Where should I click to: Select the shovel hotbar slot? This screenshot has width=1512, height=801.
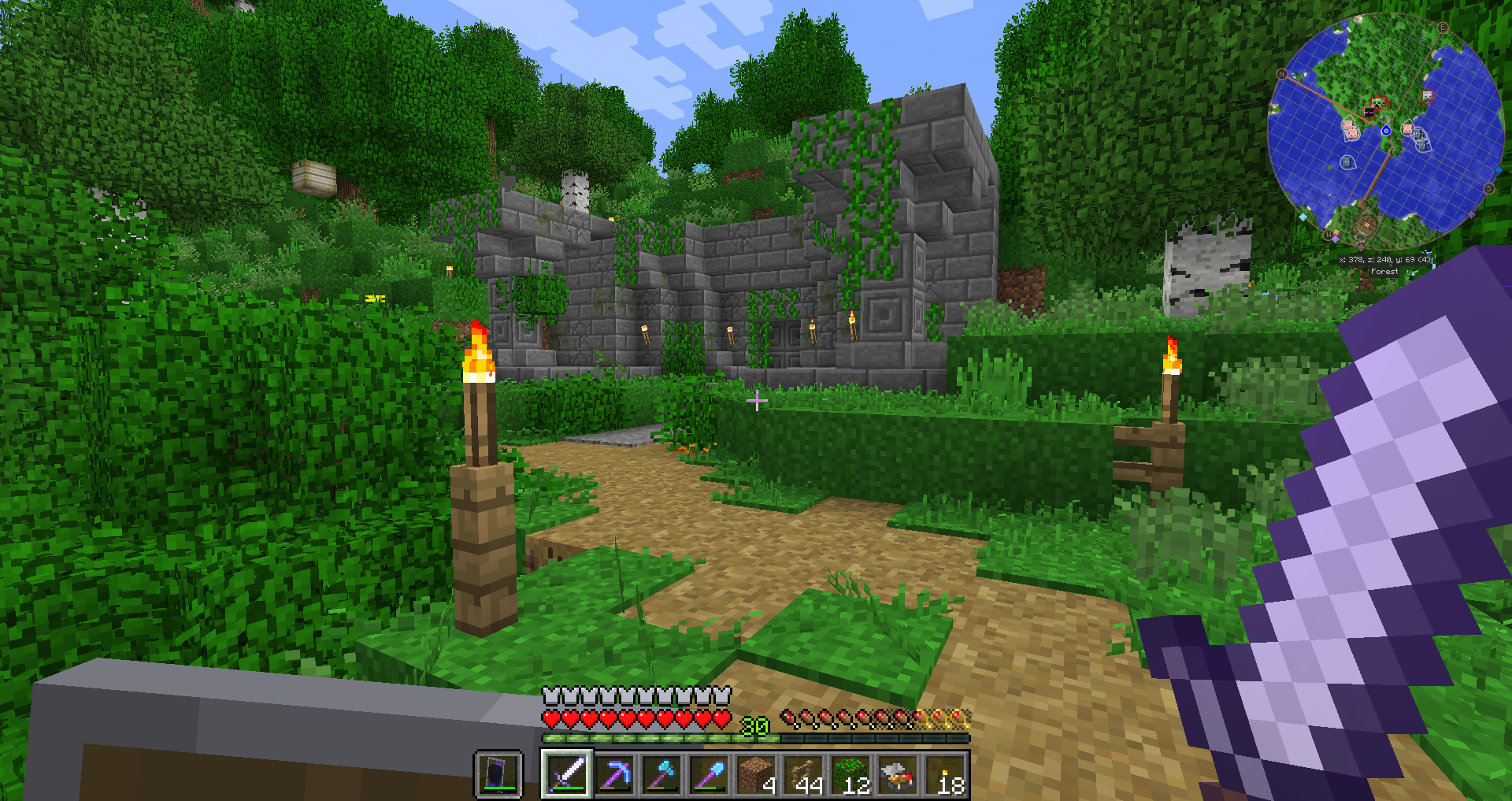(x=709, y=773)
